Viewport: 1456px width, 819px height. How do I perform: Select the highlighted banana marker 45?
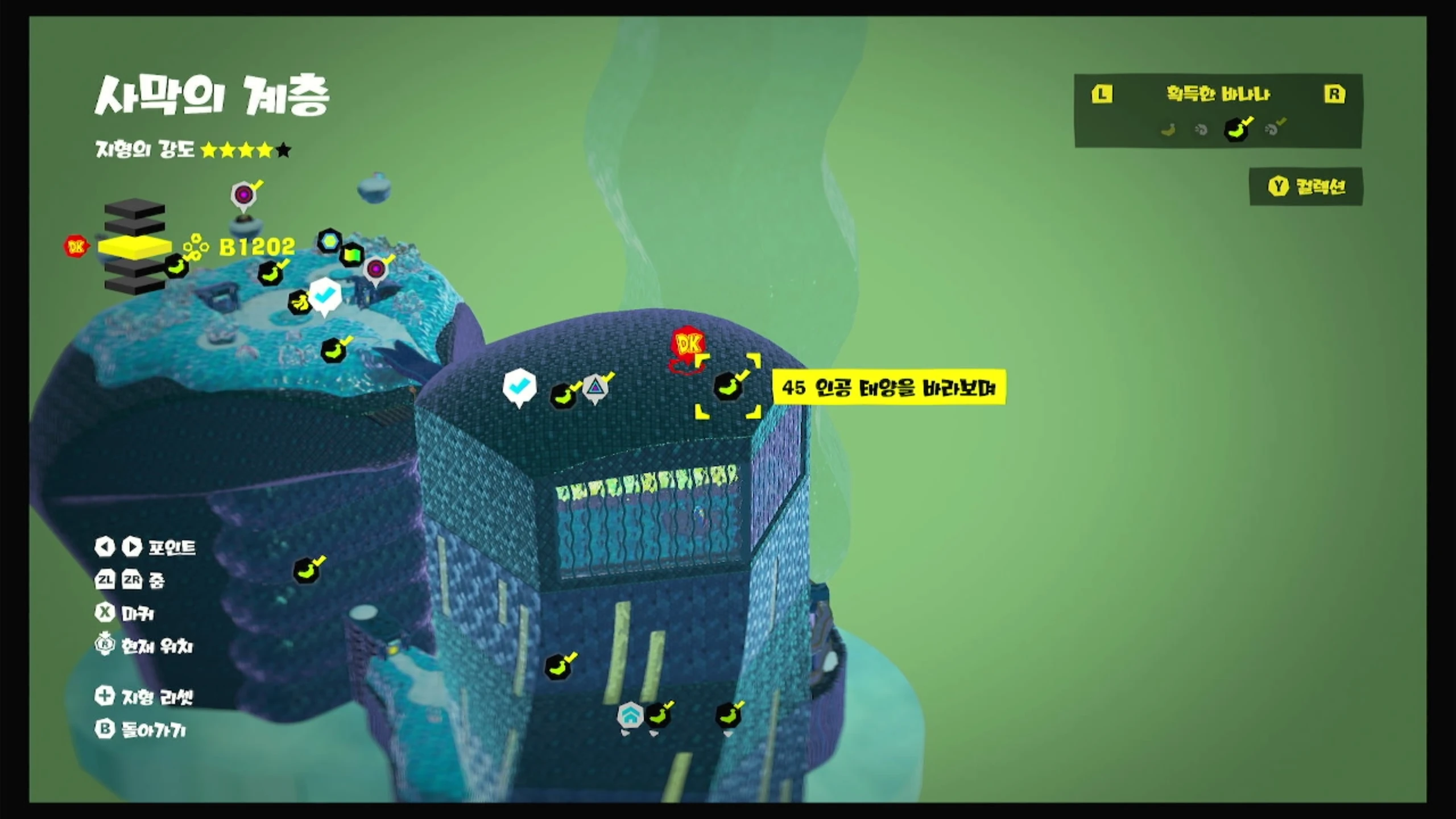coord(728,386)
